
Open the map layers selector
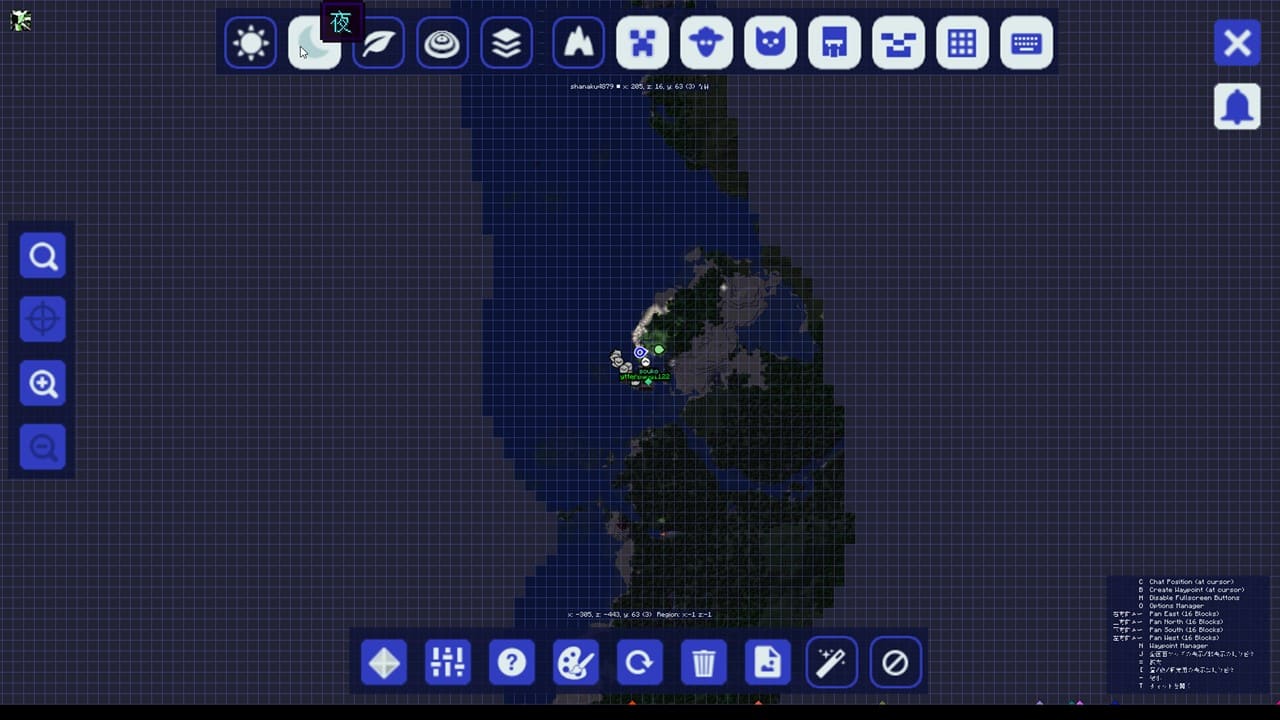click(x=506, y=43)
